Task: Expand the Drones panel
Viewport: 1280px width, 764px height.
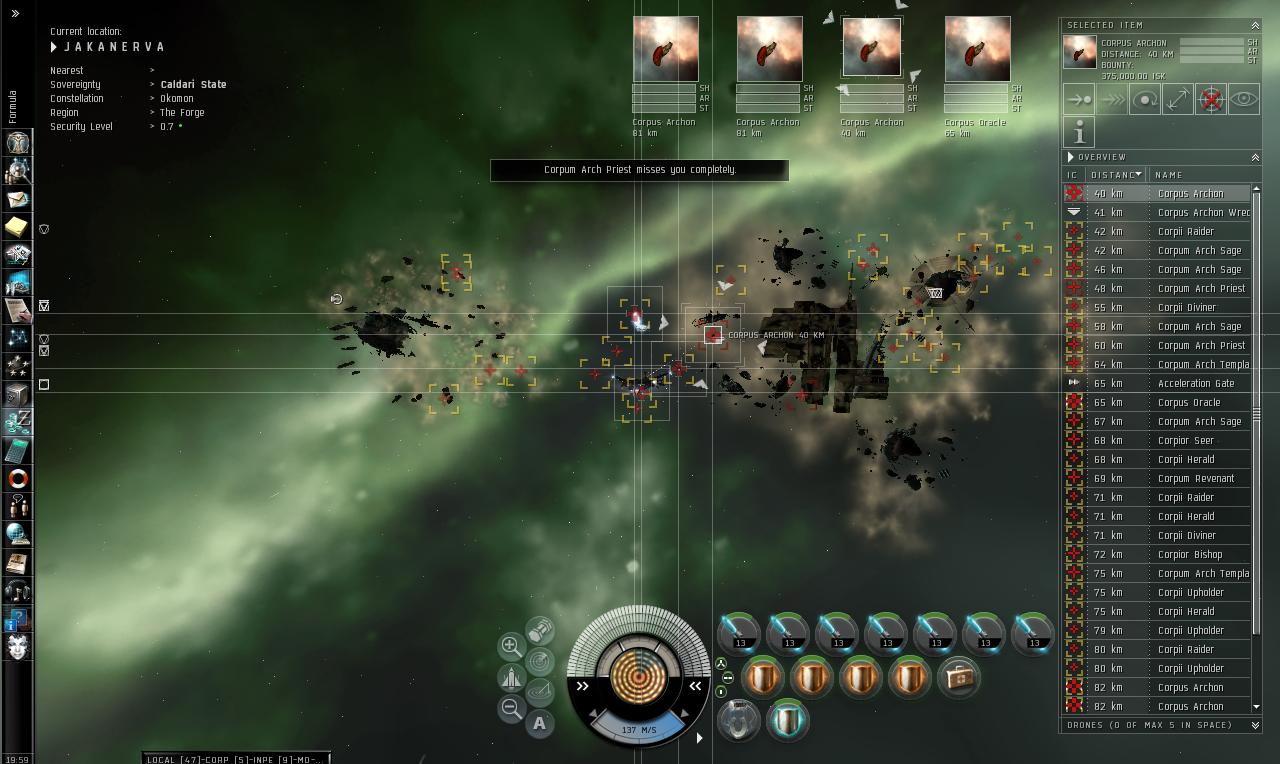Action: (1255, 725)
